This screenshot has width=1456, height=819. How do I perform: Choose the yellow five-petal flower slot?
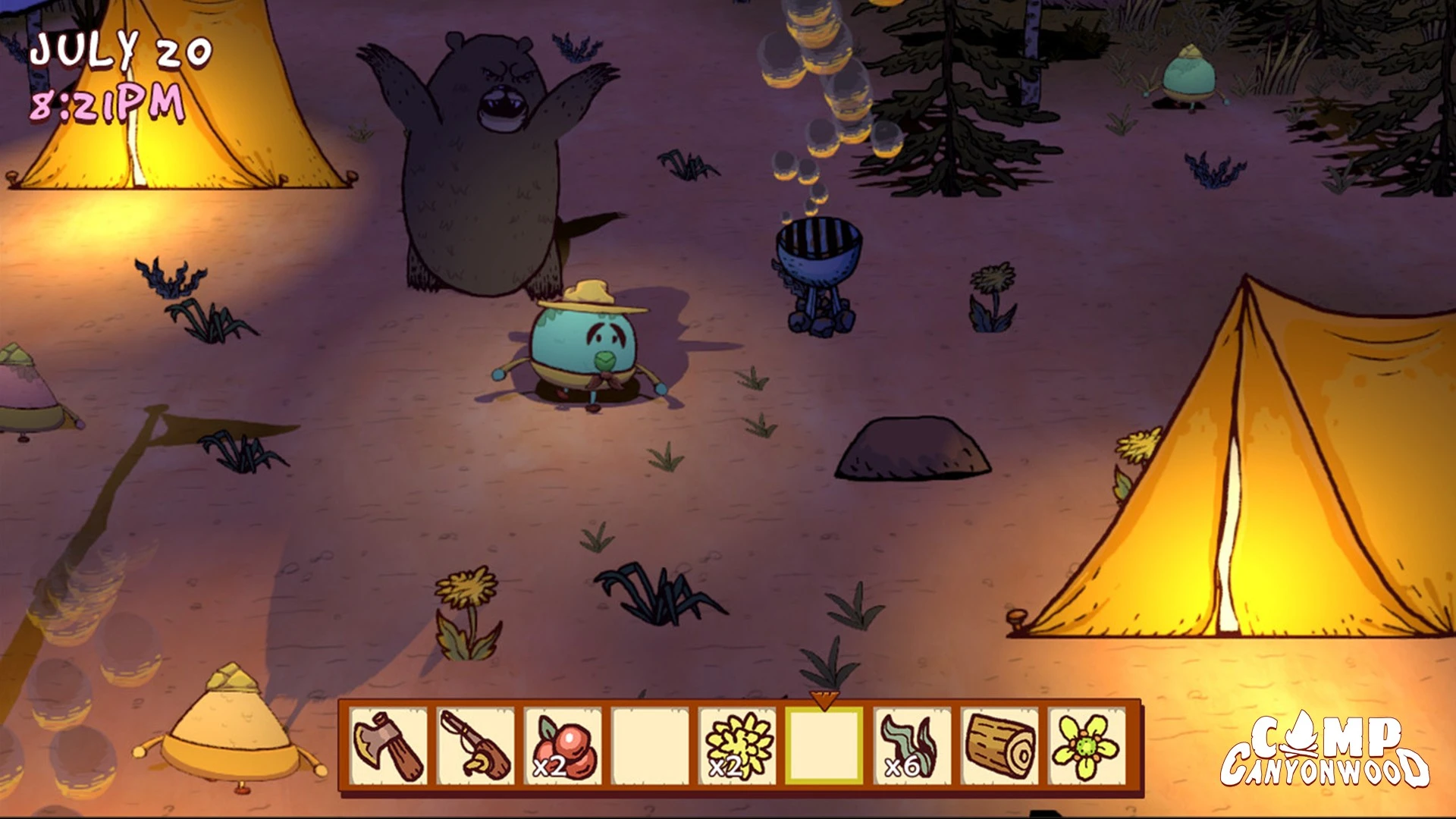point(1086,746)
